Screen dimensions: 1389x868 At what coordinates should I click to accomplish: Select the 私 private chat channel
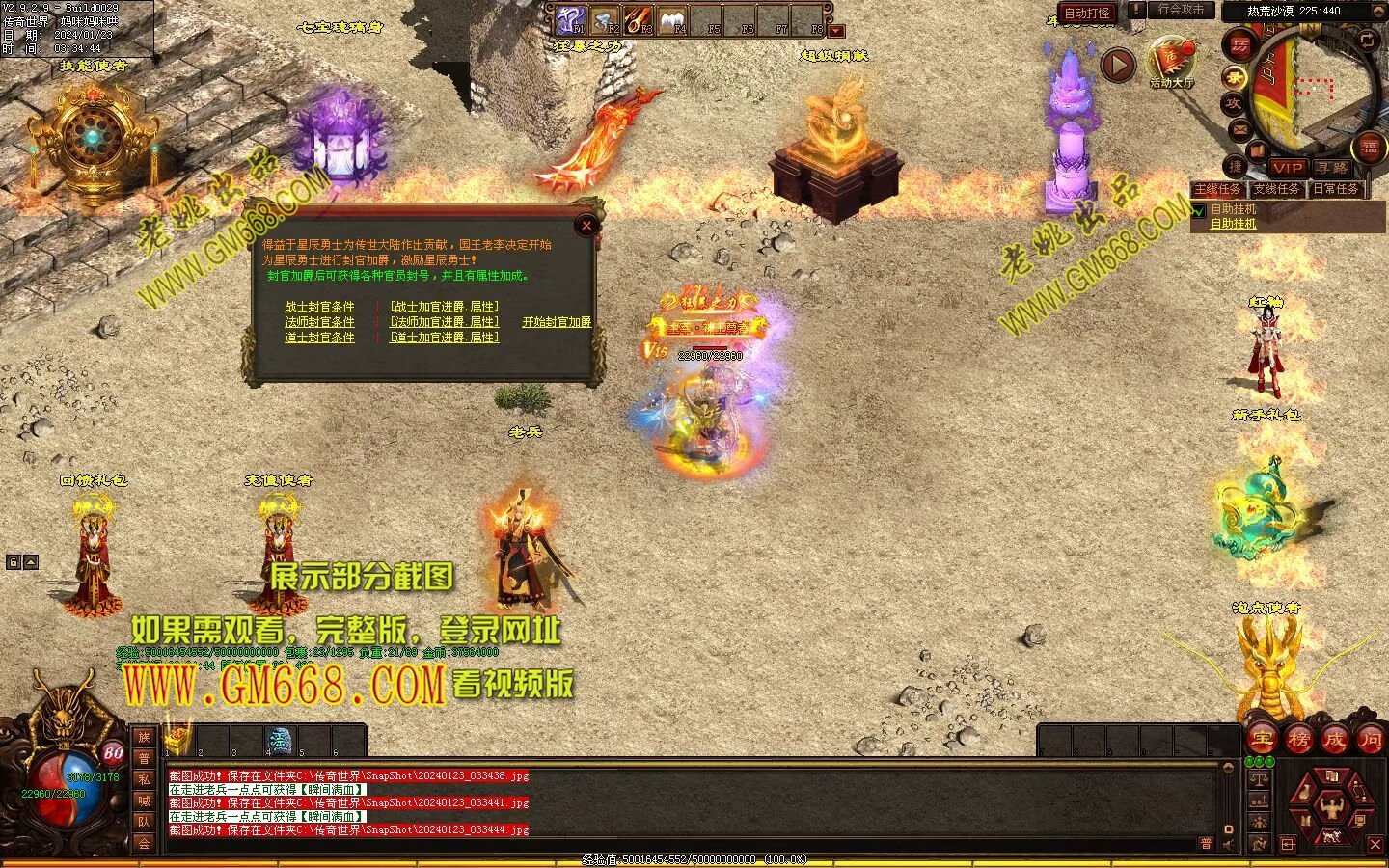tap(144, 779)
